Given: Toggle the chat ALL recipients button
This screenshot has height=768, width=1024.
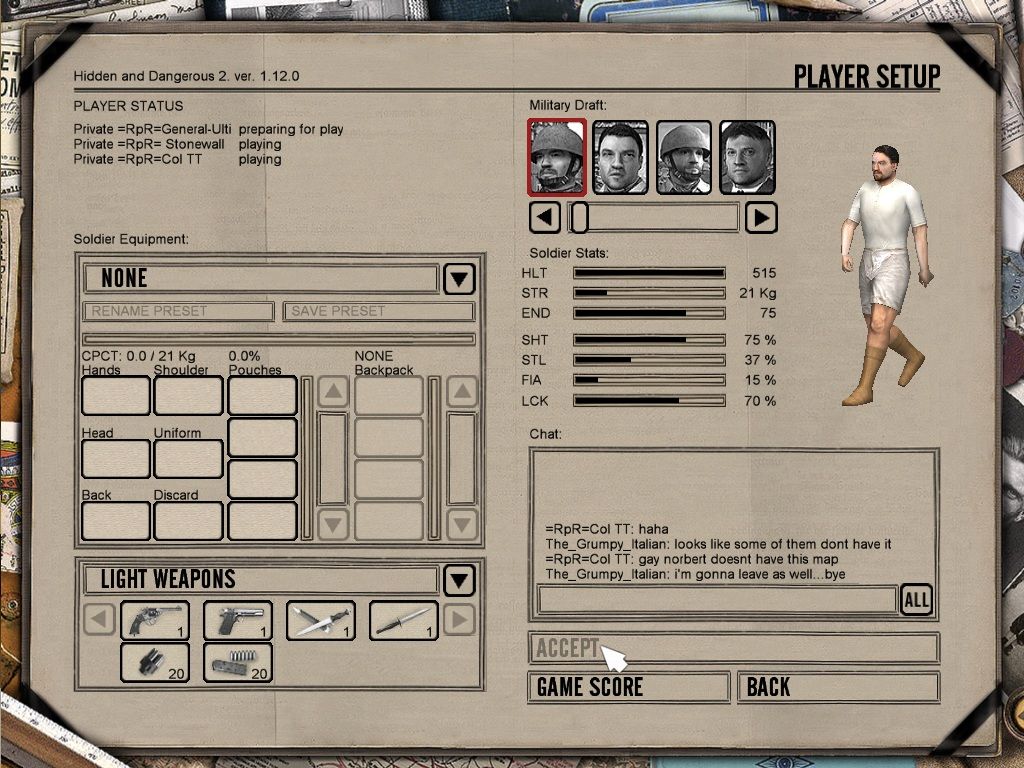Looking at the screenshot, I should (916, 600).
